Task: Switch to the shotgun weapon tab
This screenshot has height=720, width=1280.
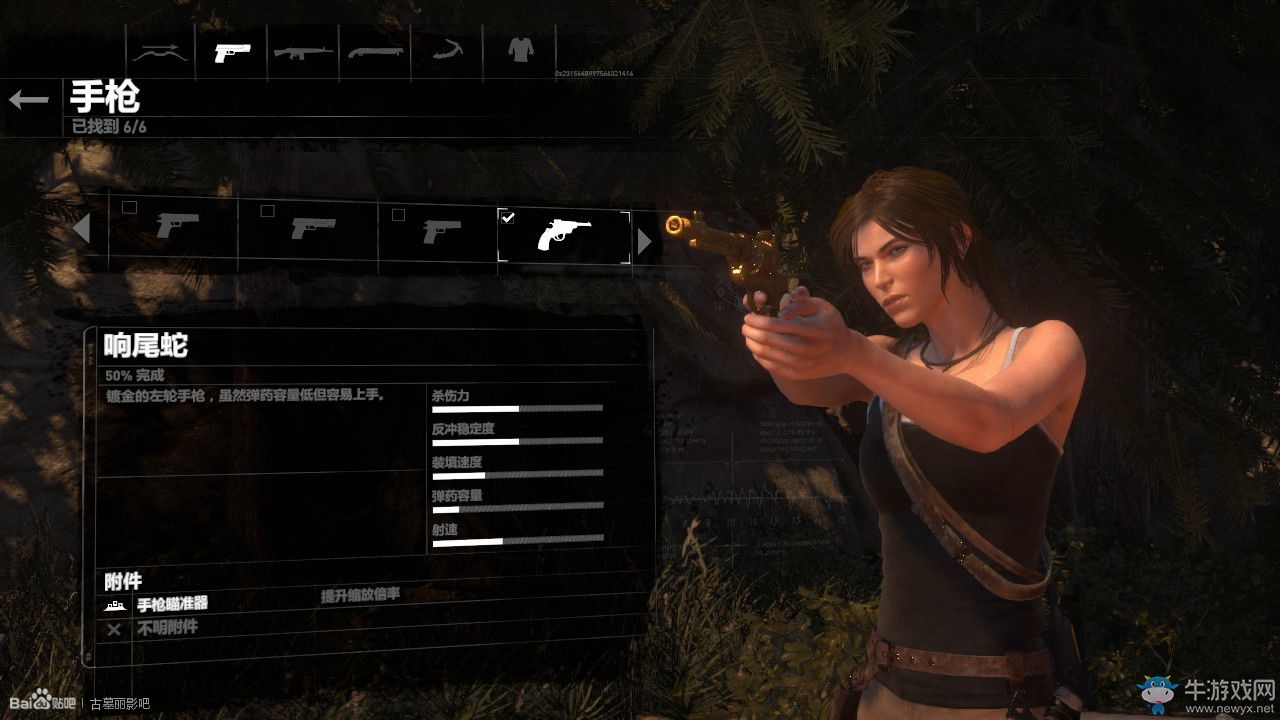Action: [374, 52]
